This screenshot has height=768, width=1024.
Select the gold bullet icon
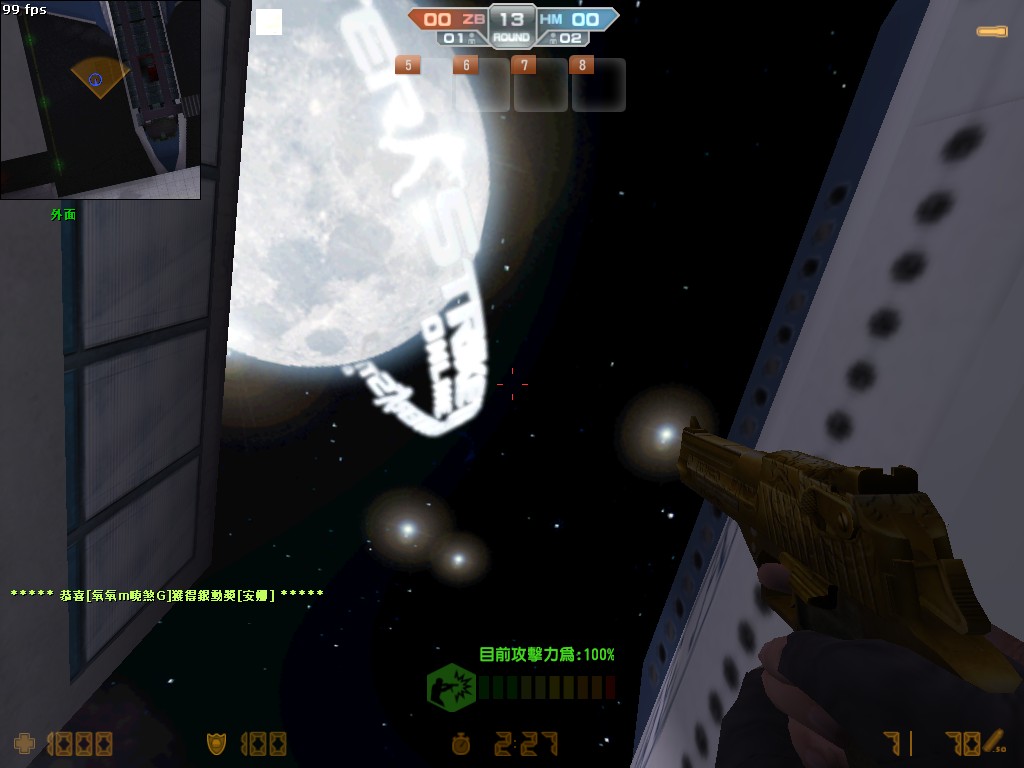click(x=992, y=32)
